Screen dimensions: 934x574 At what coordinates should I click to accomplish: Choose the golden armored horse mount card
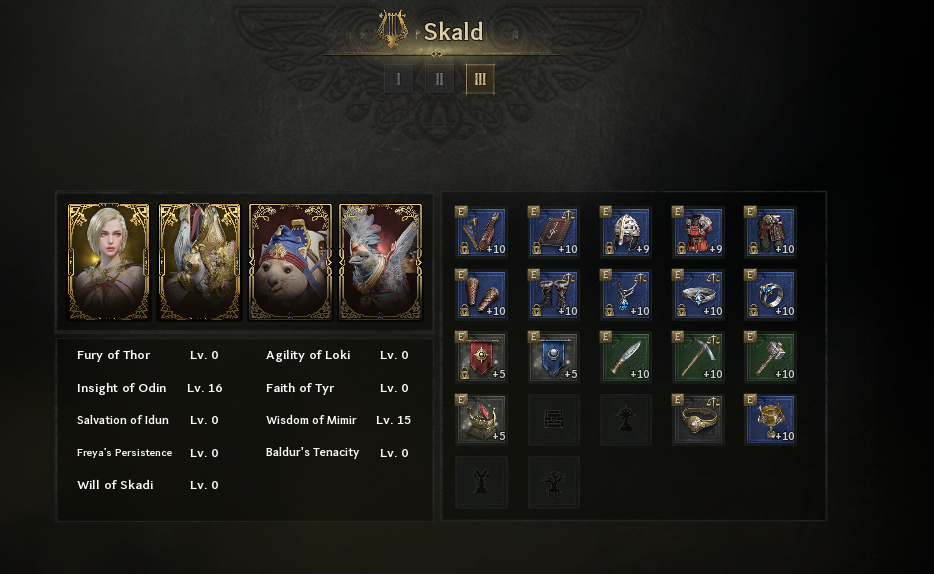(x=199, y=262)
